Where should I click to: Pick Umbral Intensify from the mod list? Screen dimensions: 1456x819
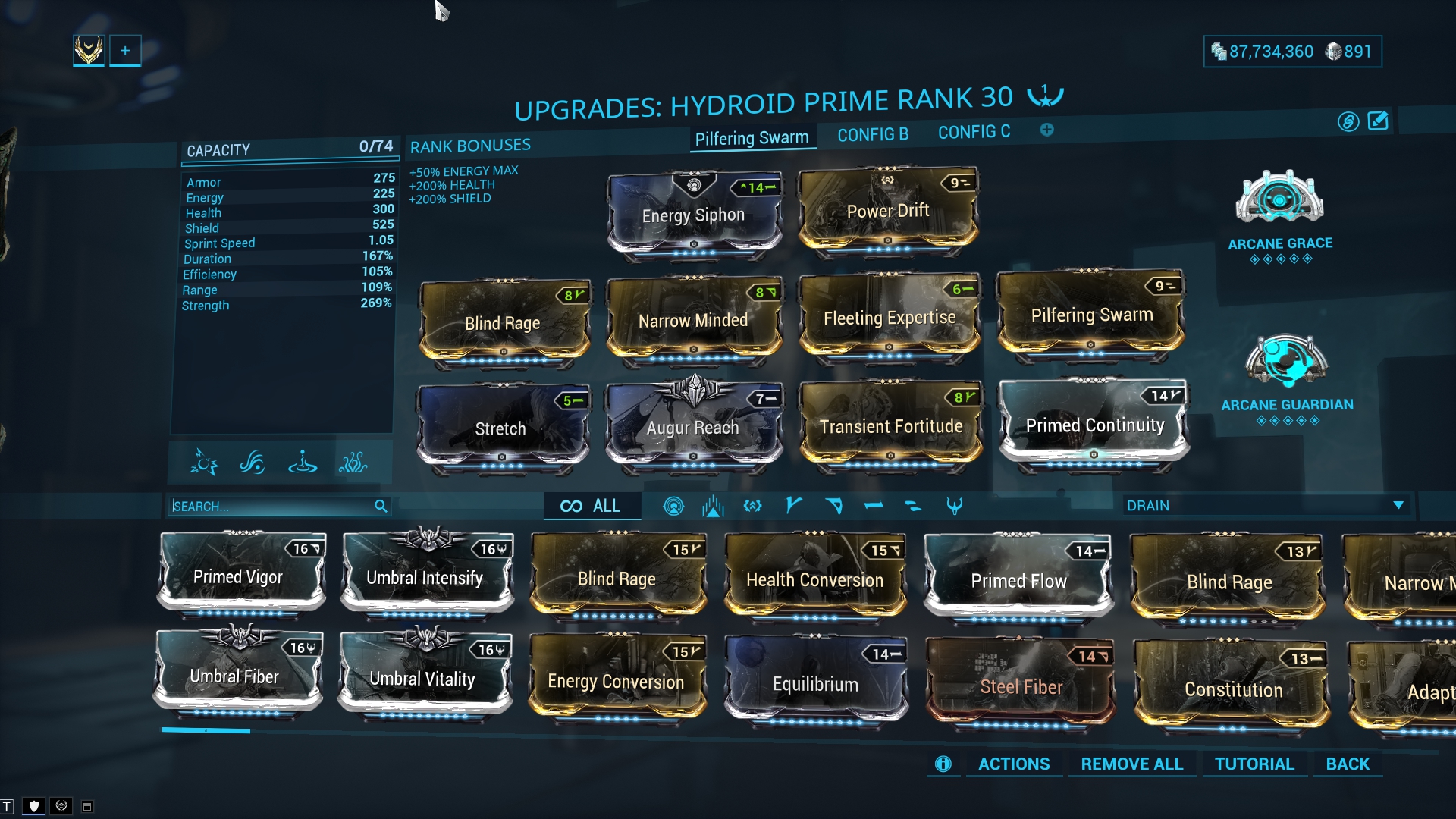tap(425, 577)
